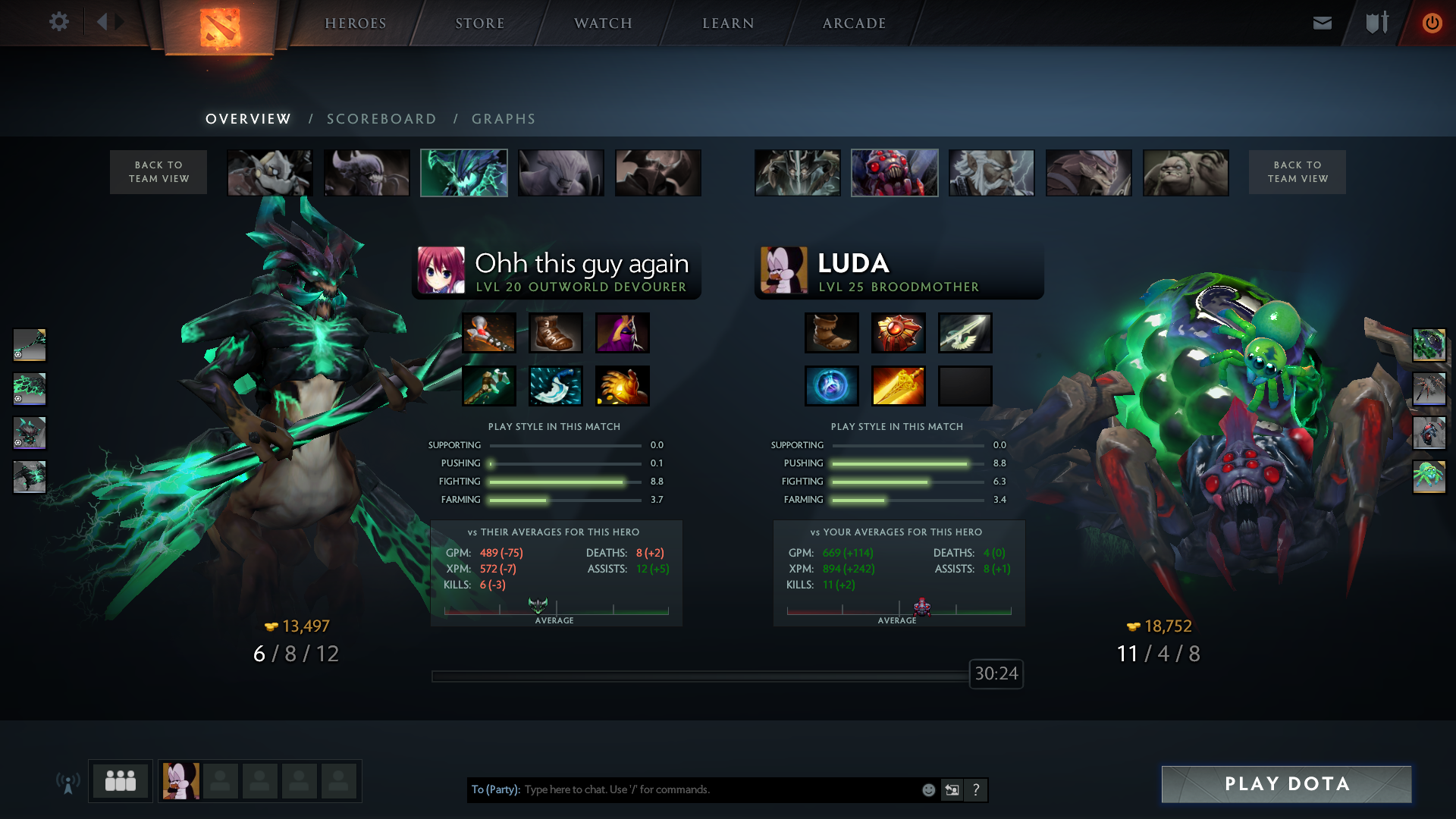Choose the Pudge hero portrait

(x=1186, y=173)
